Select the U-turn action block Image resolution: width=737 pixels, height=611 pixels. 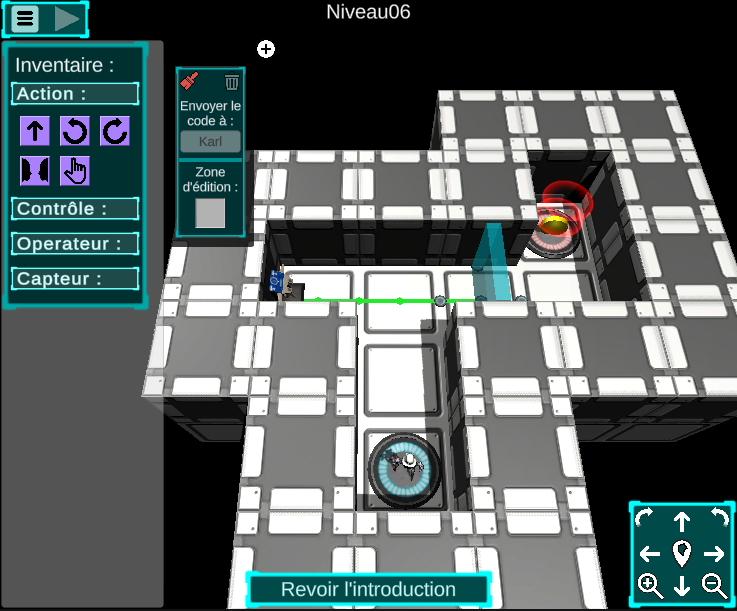click(35, 171)
